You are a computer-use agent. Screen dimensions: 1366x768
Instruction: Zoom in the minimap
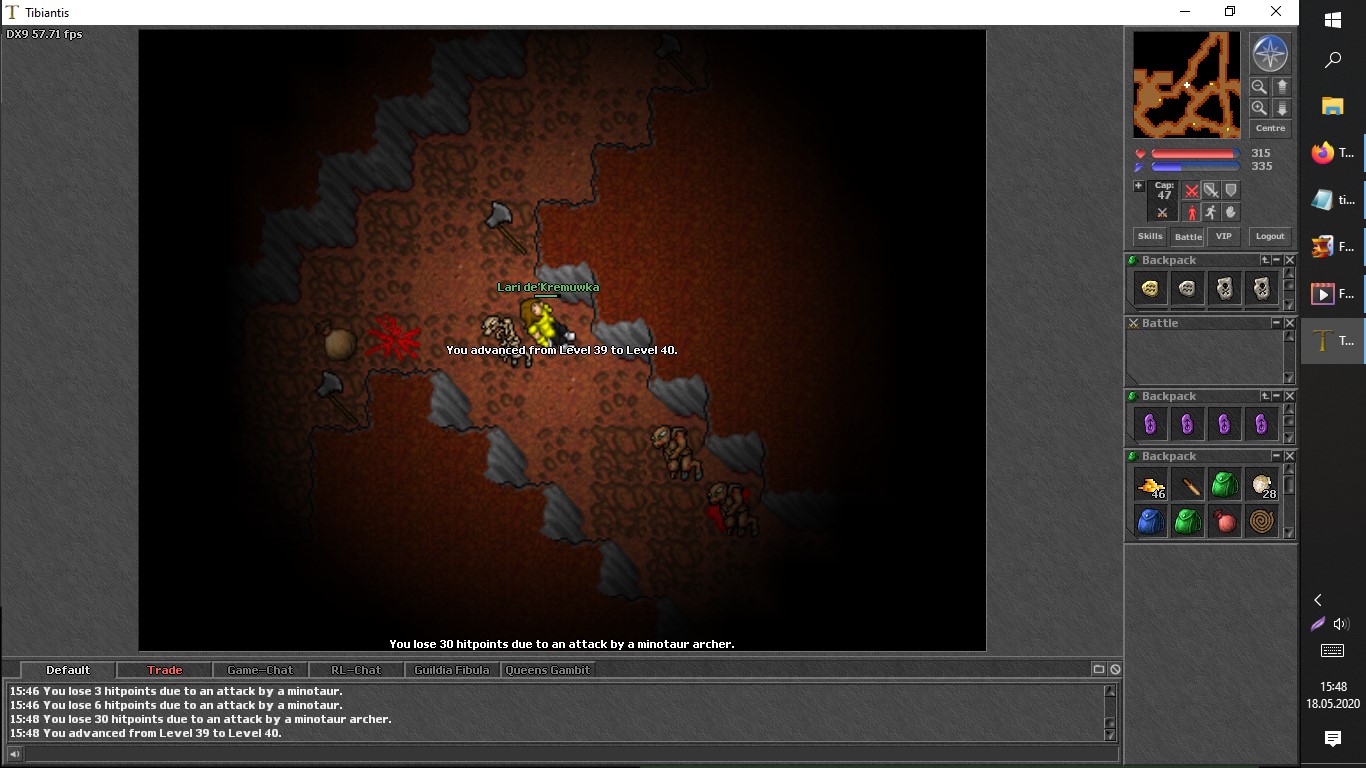(x=1259, y=108)
